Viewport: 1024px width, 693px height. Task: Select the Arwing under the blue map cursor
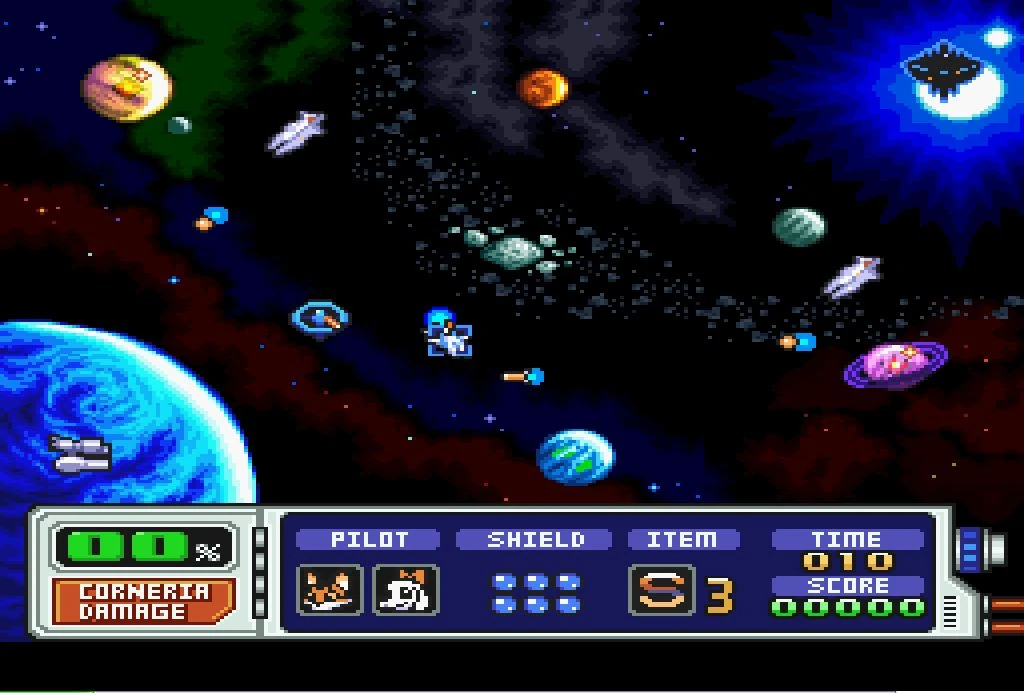pos(450,338)
